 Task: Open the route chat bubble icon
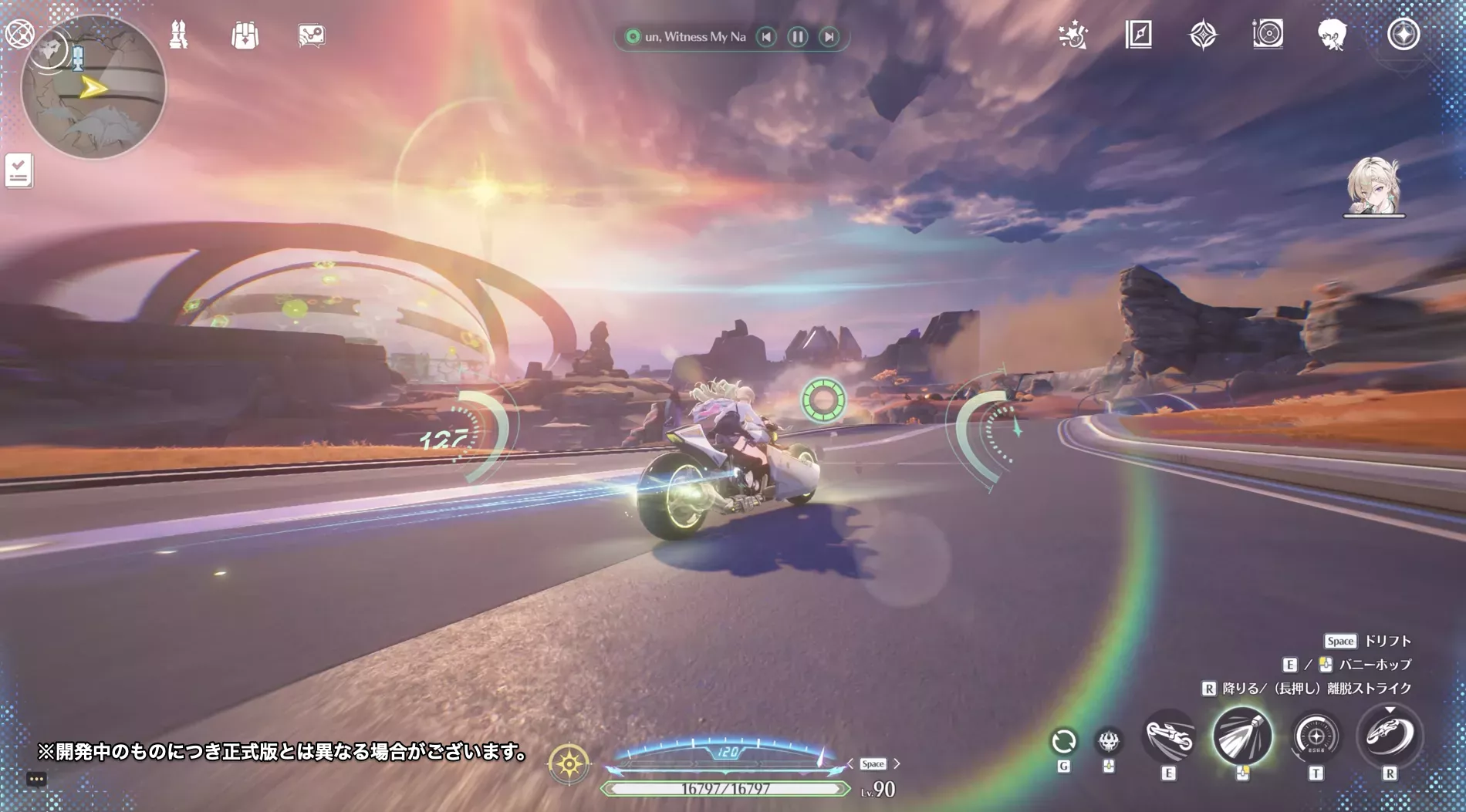coord(312,35)
